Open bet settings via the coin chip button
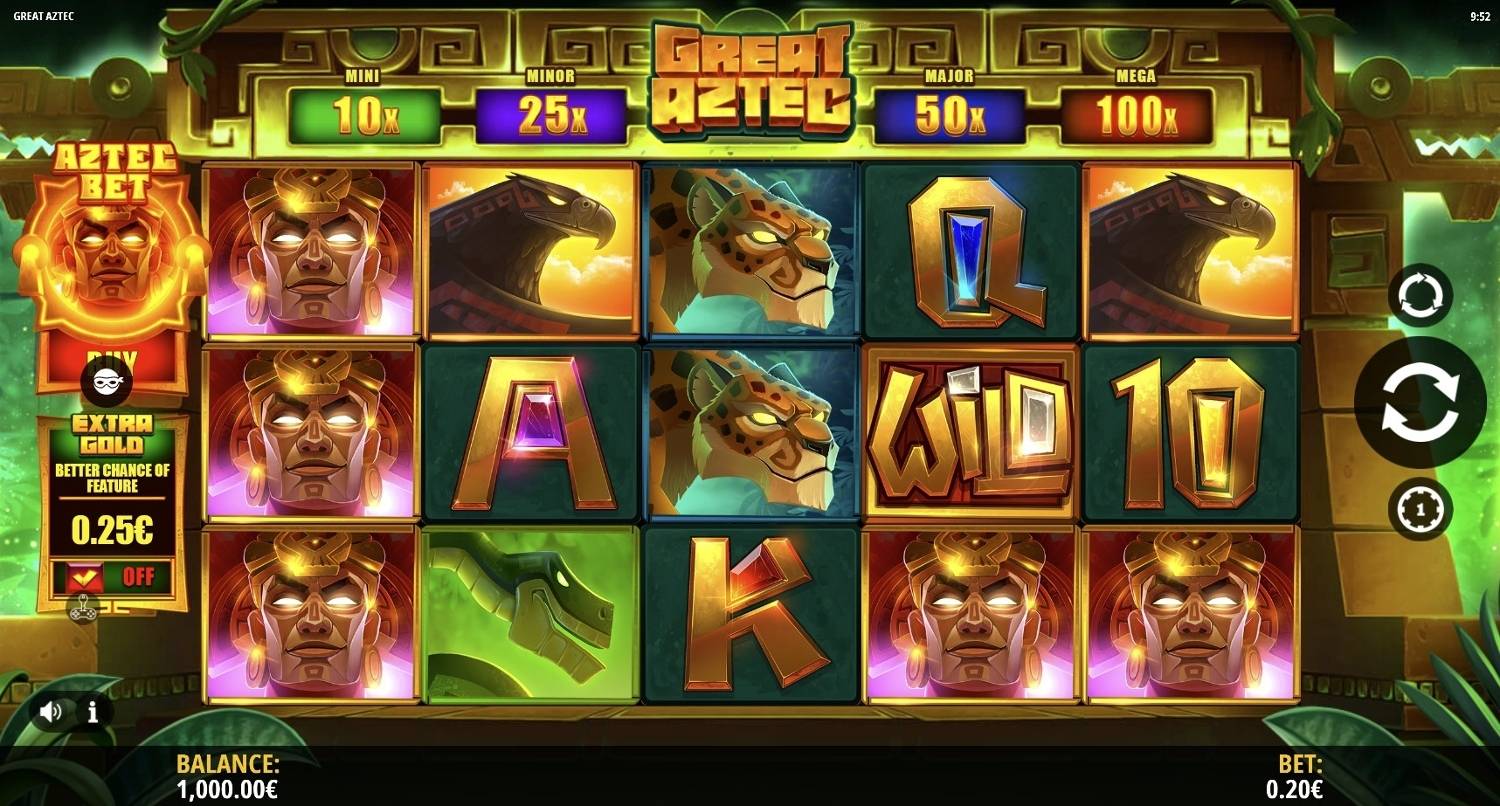Image resolution: width=1500 pixels, height=806 pixels. (x=1420, y=509)
